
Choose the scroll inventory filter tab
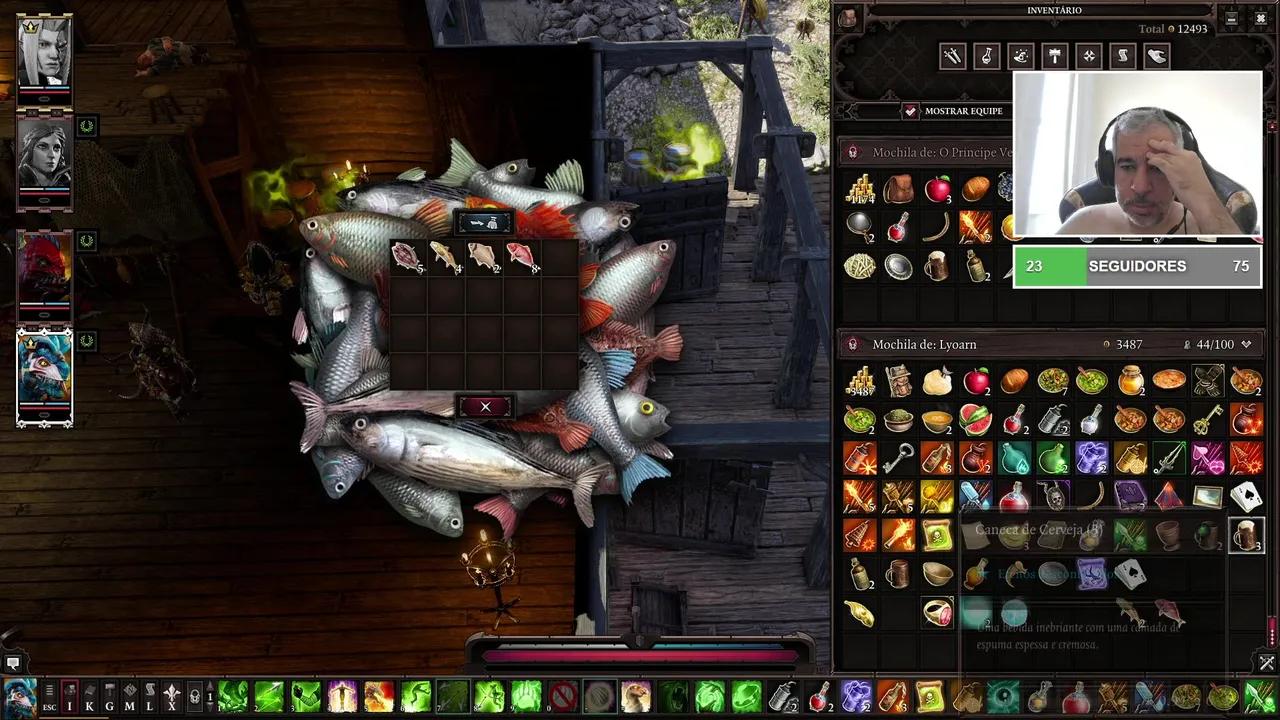(x=1122, y=57)
